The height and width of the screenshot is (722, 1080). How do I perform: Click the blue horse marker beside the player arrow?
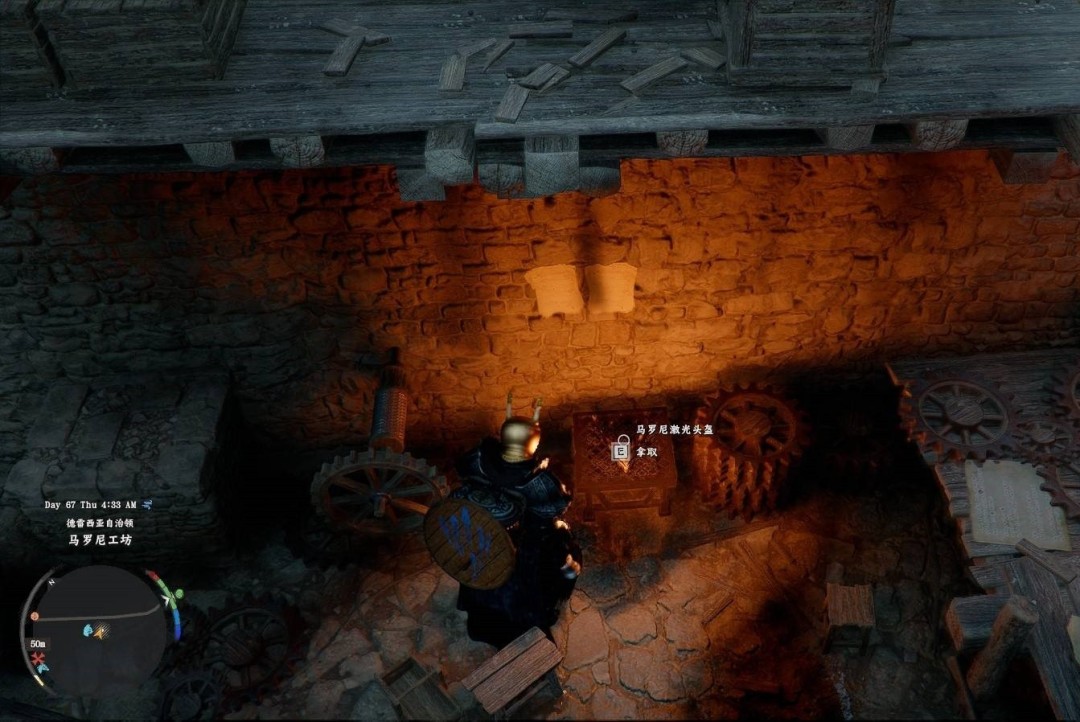(87, 631)
